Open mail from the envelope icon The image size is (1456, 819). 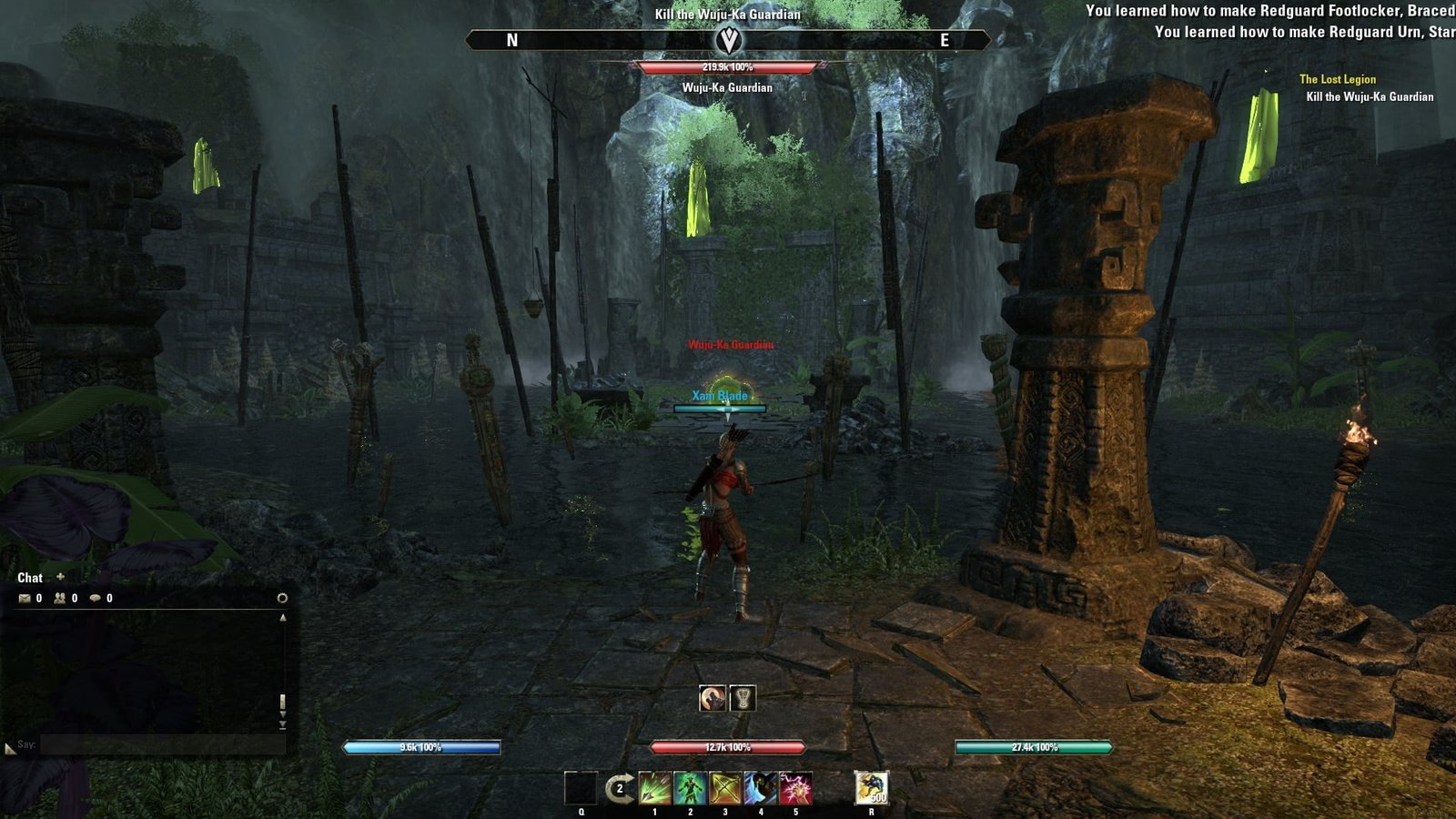(25, 598)
